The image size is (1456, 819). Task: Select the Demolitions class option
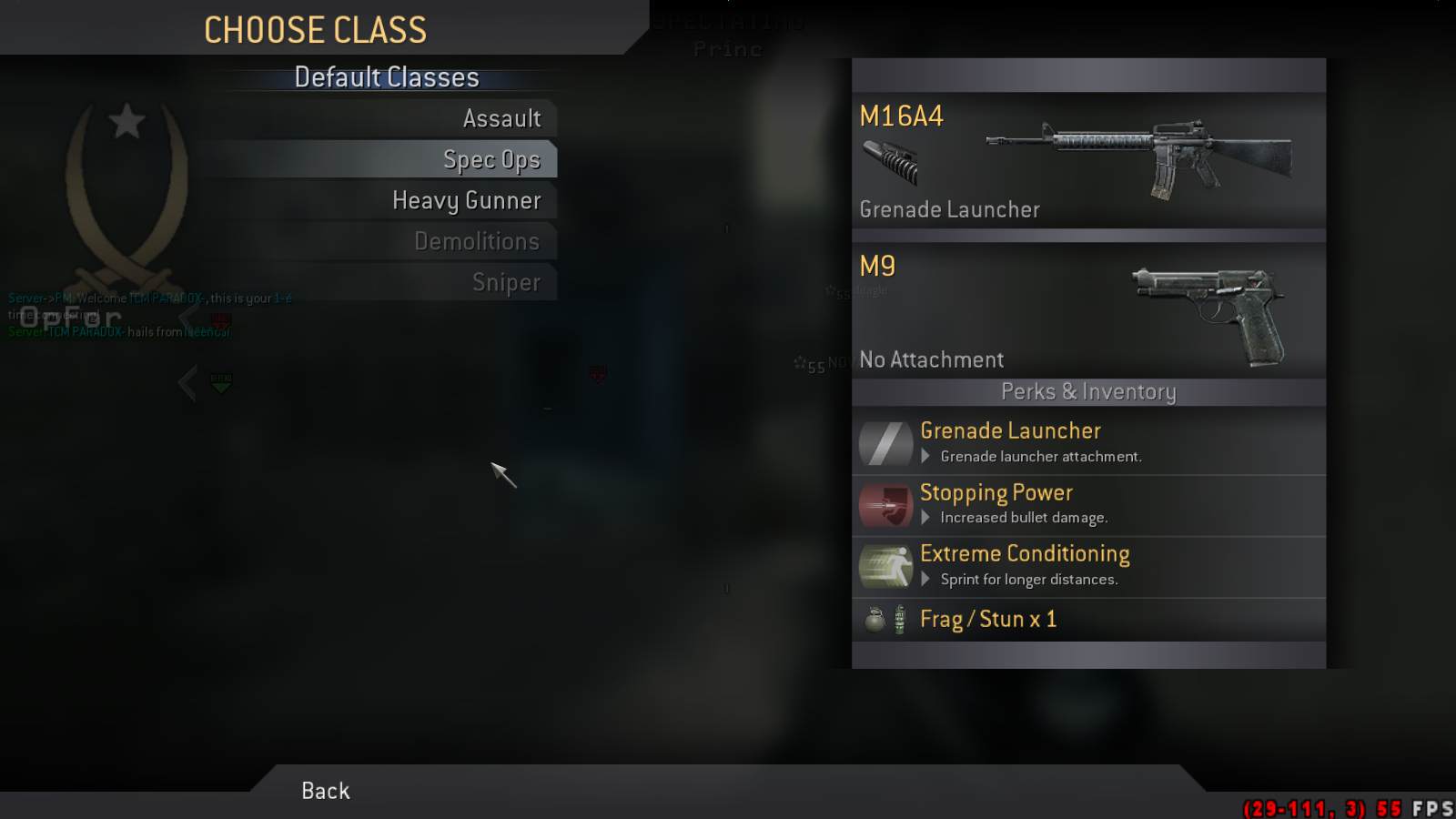click(x=477, y=241)
